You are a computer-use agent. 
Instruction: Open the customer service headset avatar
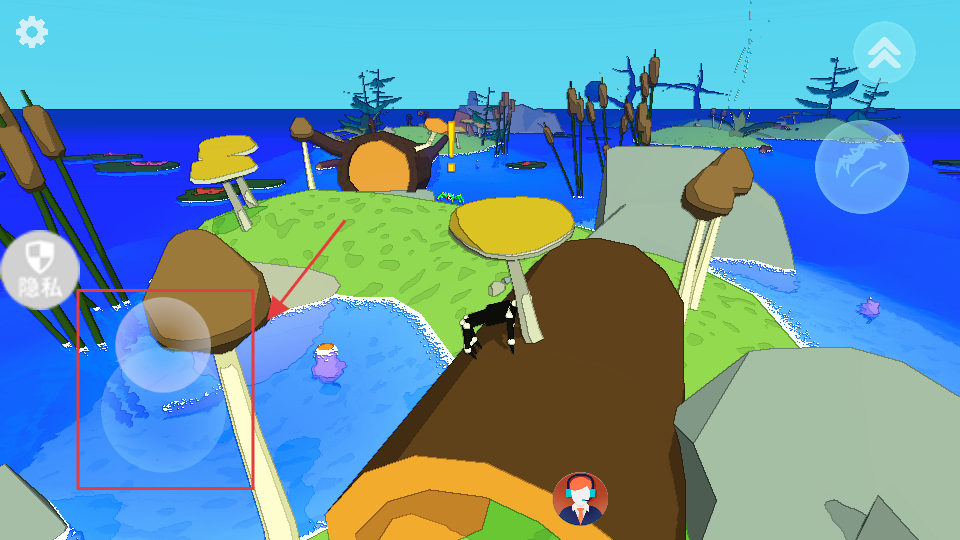(x=580, y=499)
